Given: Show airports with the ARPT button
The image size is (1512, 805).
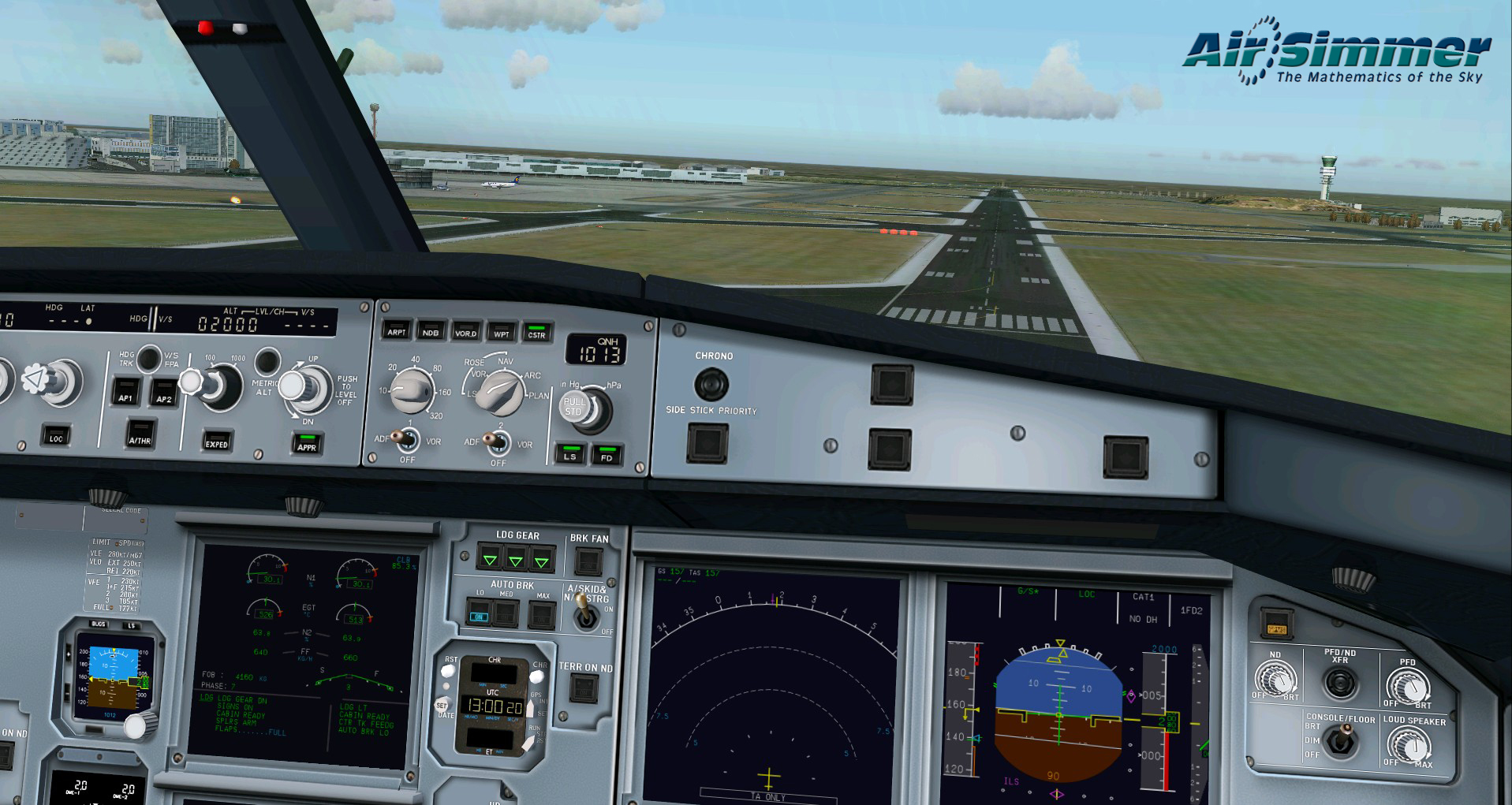Looking at the screenshot, I should coord(396,330).
